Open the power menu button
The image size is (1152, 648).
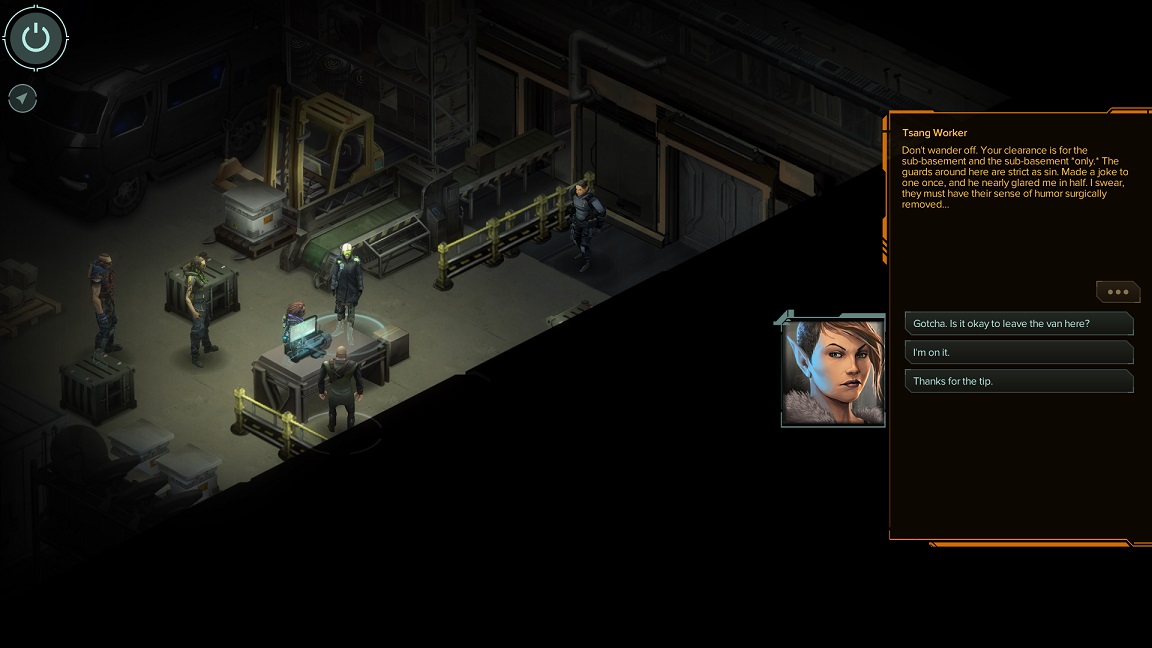[x=36, y=39]
